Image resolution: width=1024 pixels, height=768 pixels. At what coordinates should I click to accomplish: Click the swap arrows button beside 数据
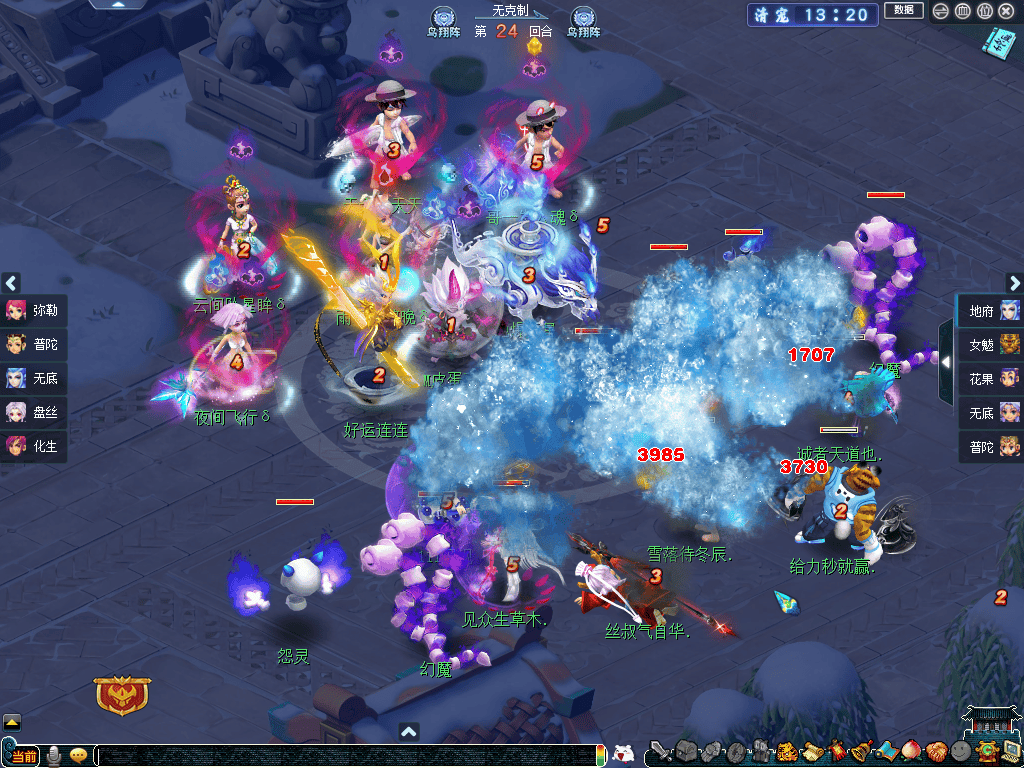pyautogui.click(x=940, y=11)
